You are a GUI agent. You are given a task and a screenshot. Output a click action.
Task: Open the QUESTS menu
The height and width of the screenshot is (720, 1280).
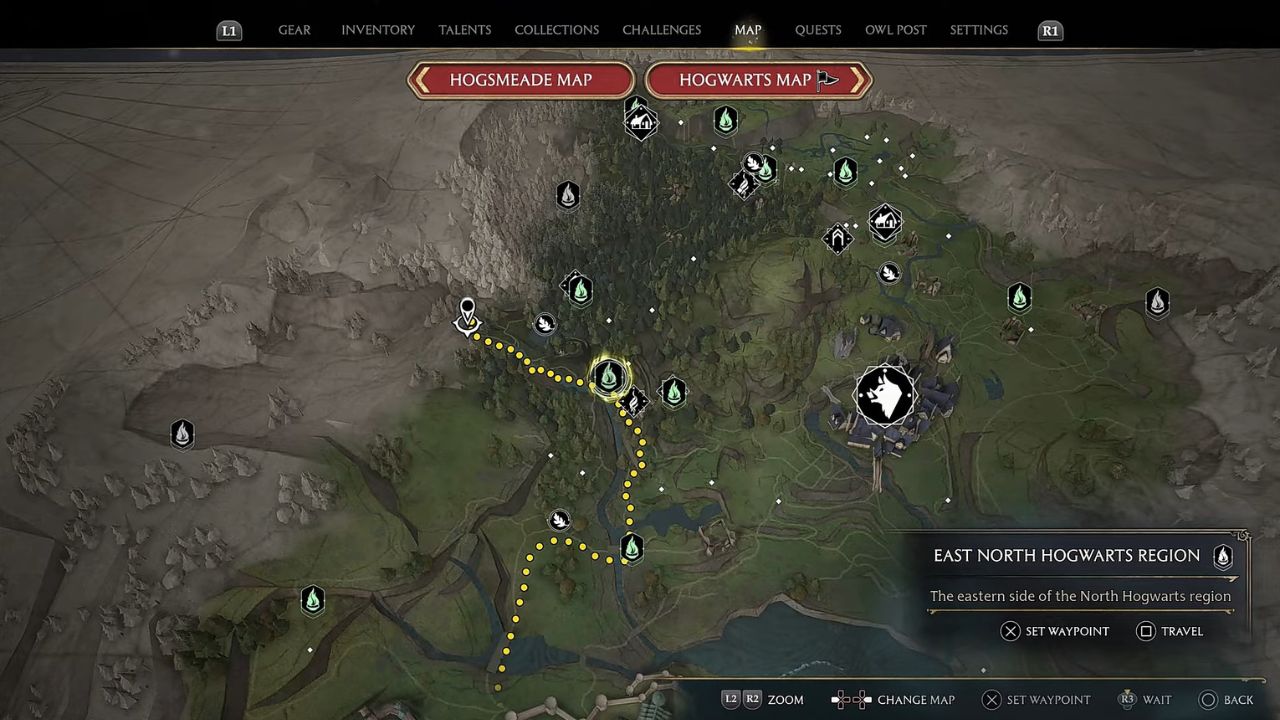pyautogui.click(x=818, y=30)
